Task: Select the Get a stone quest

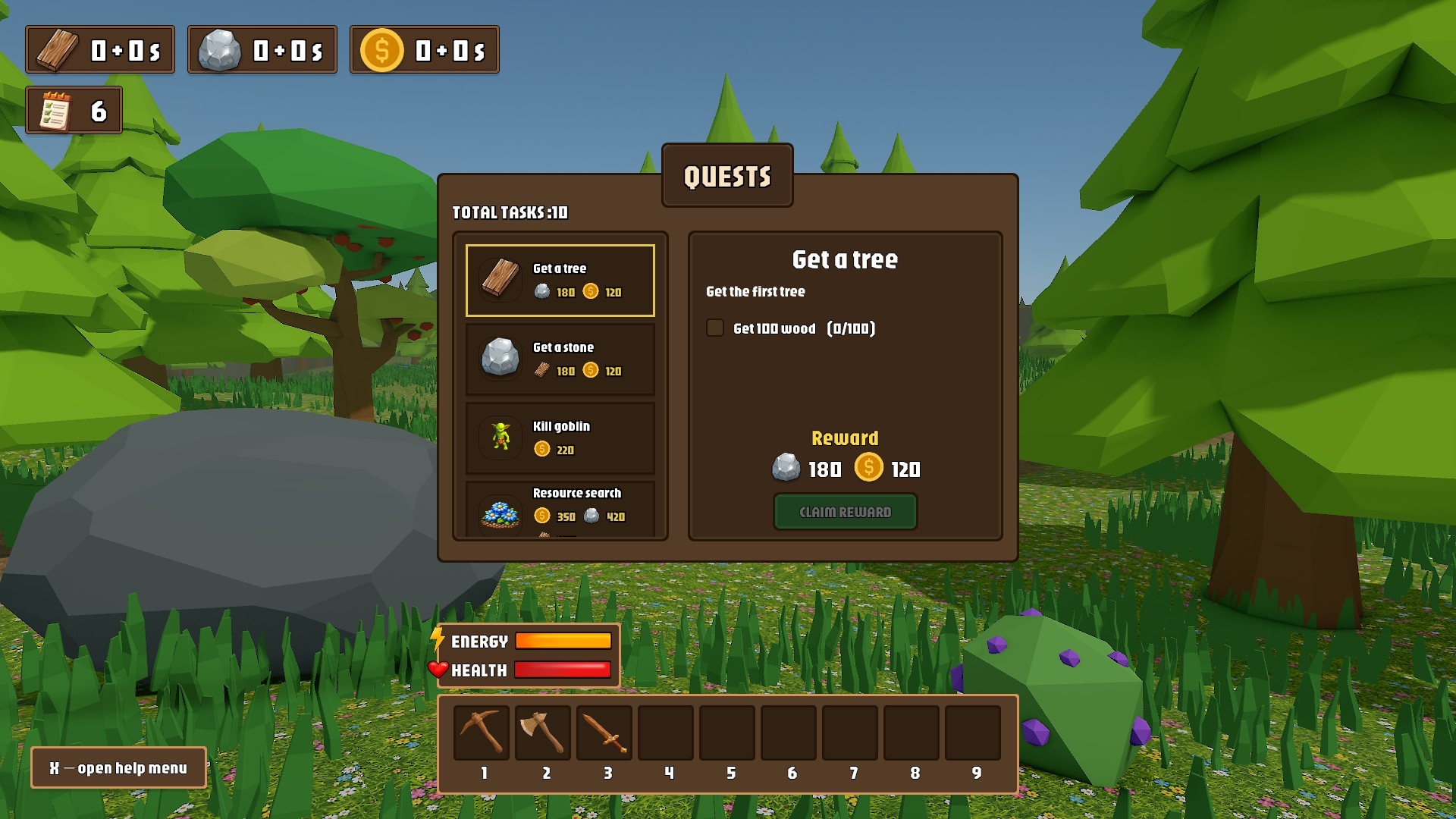Action: (x=560, y=359)
